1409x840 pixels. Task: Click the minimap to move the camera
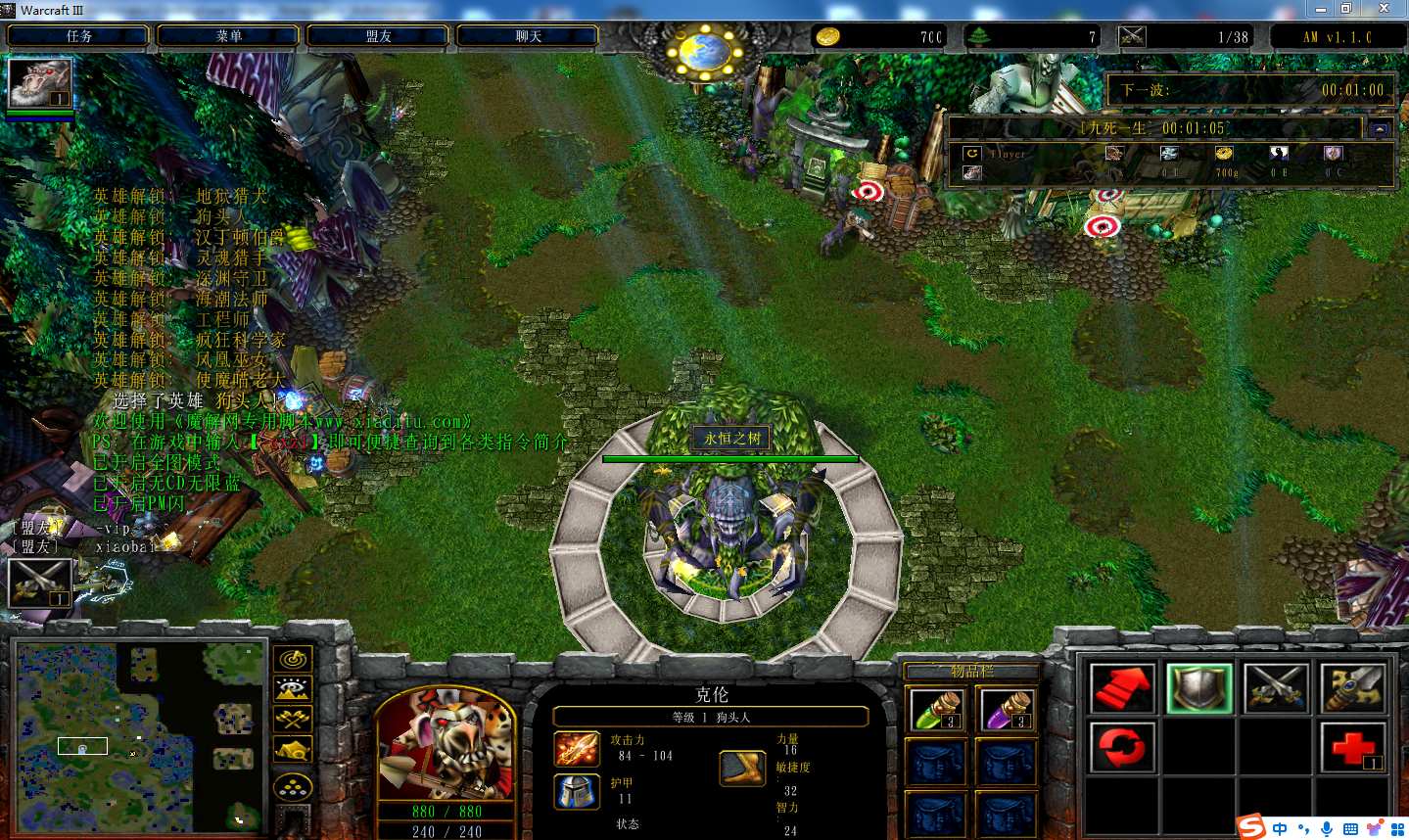pyautogui.click(x=139, y=734)
